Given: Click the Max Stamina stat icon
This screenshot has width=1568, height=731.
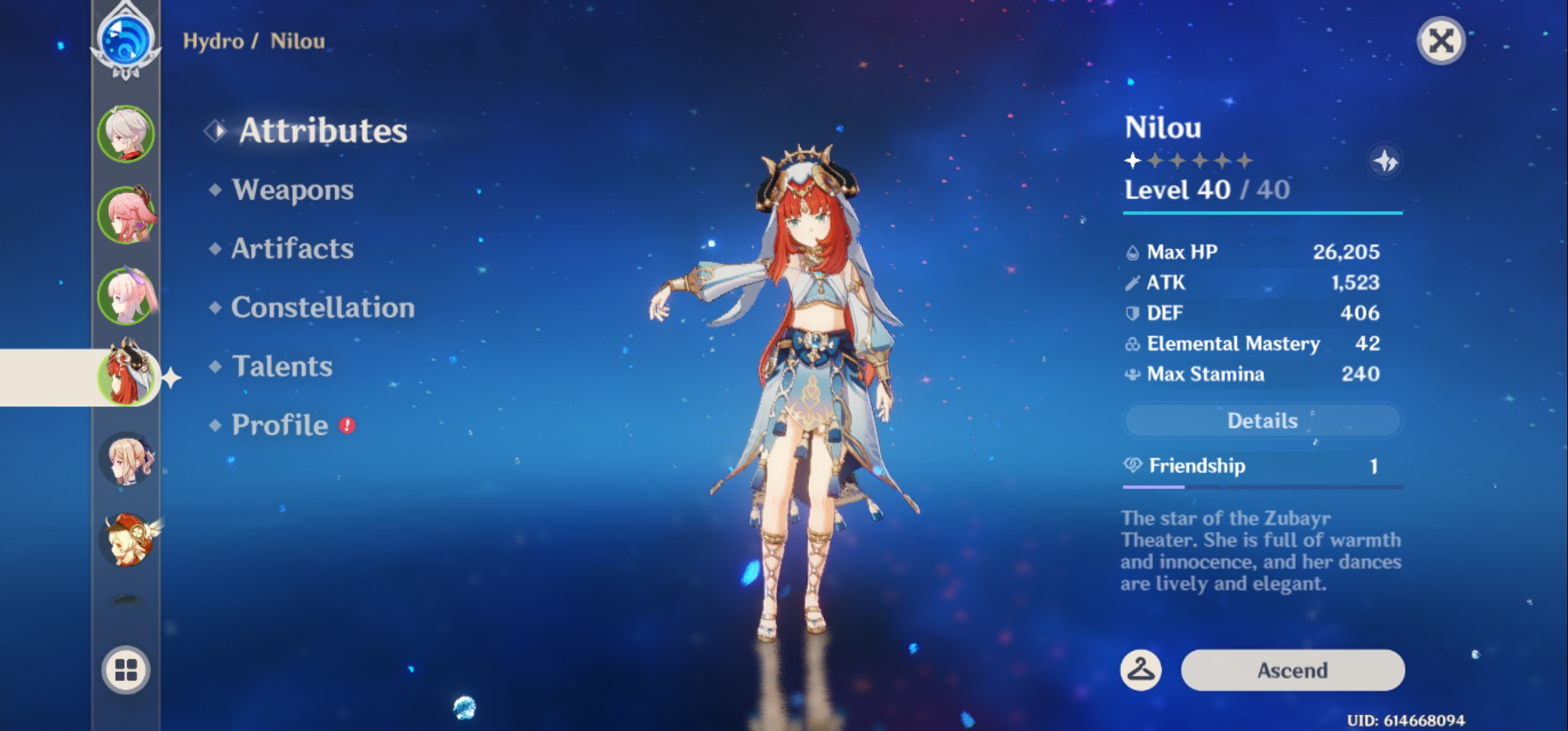Looking at the screenshot, I should (x=1131, y=374).
